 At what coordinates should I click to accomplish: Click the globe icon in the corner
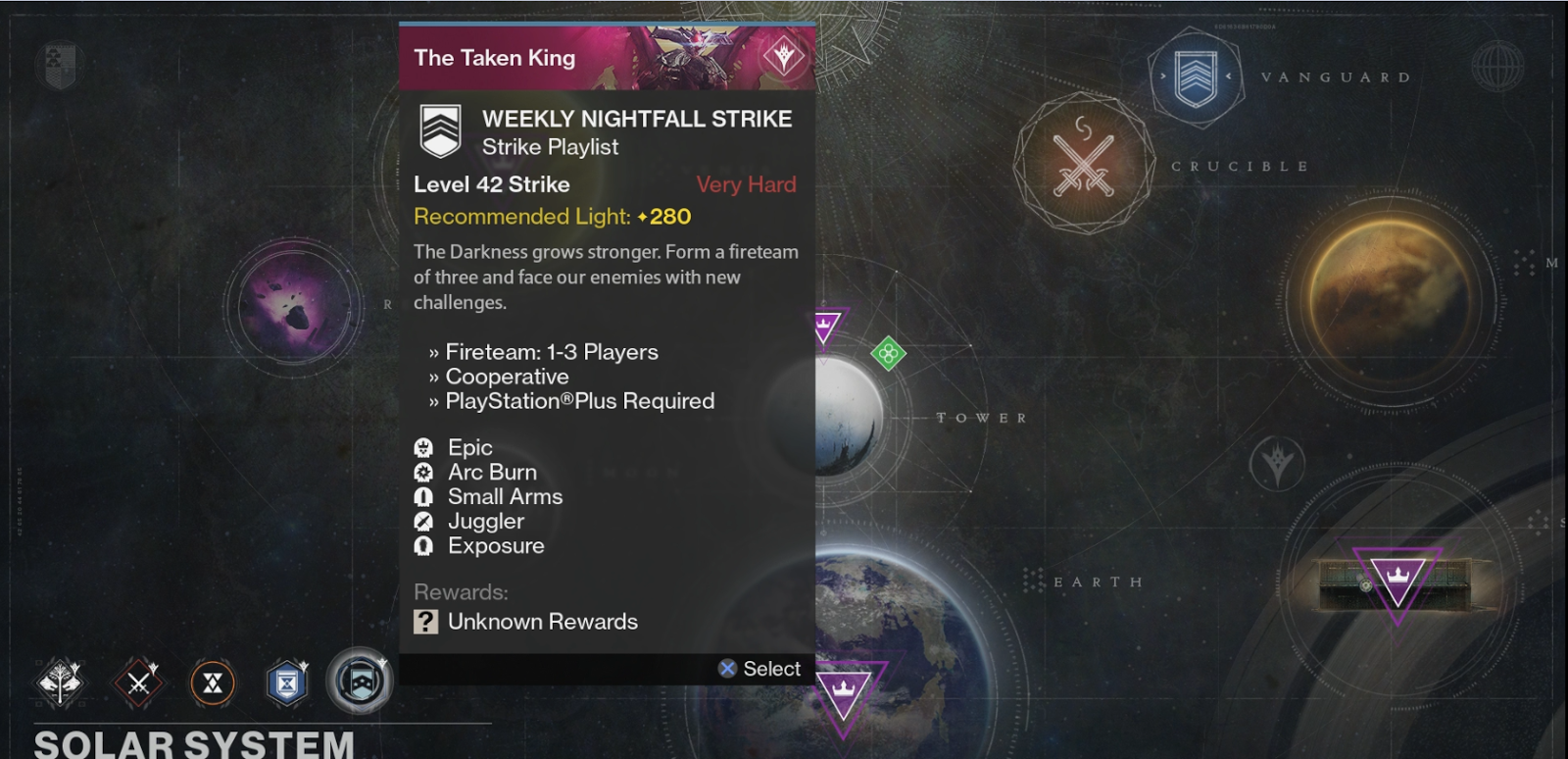[1496, 67]
